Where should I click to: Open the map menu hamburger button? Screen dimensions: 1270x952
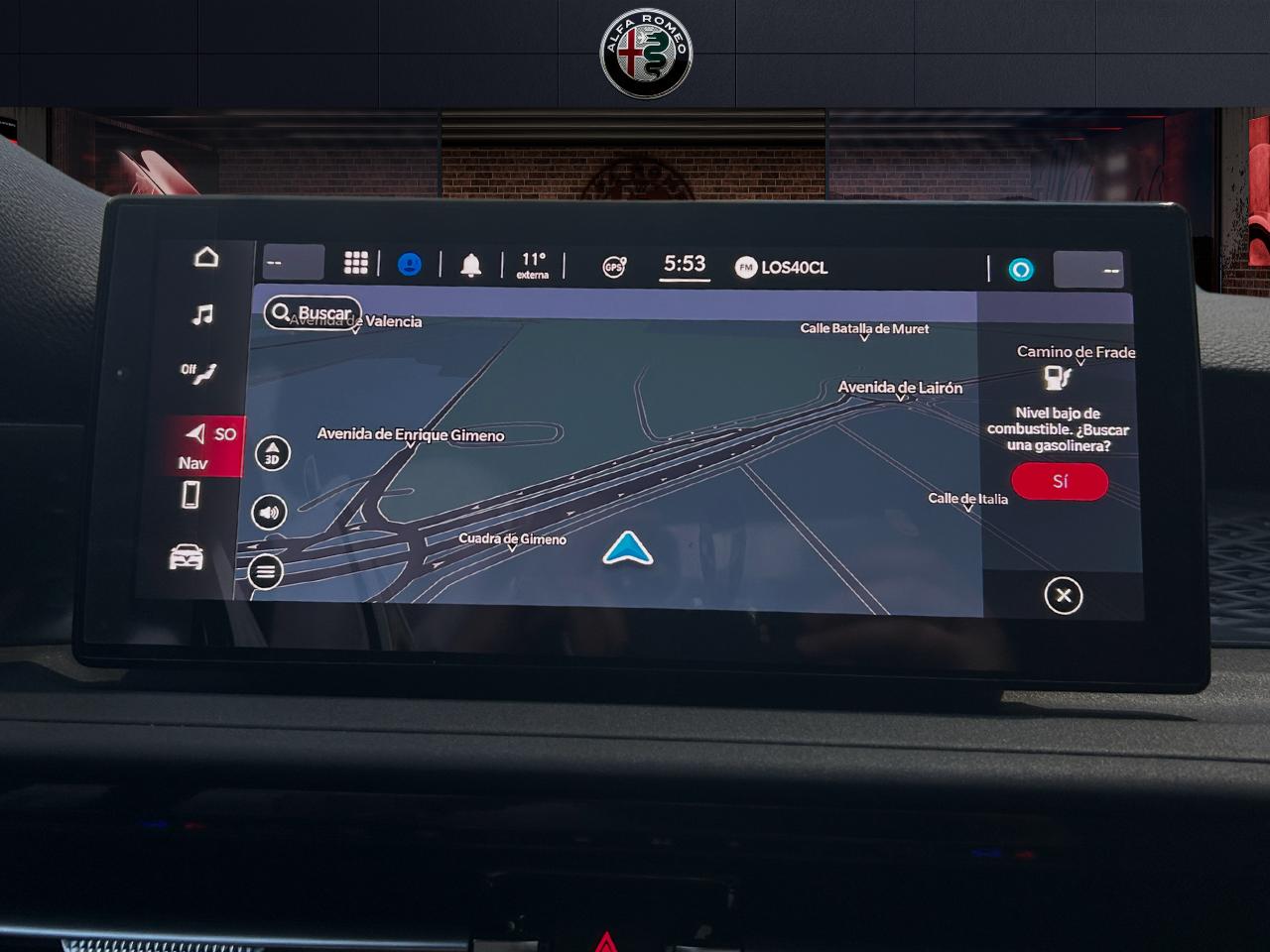point(265,572)
